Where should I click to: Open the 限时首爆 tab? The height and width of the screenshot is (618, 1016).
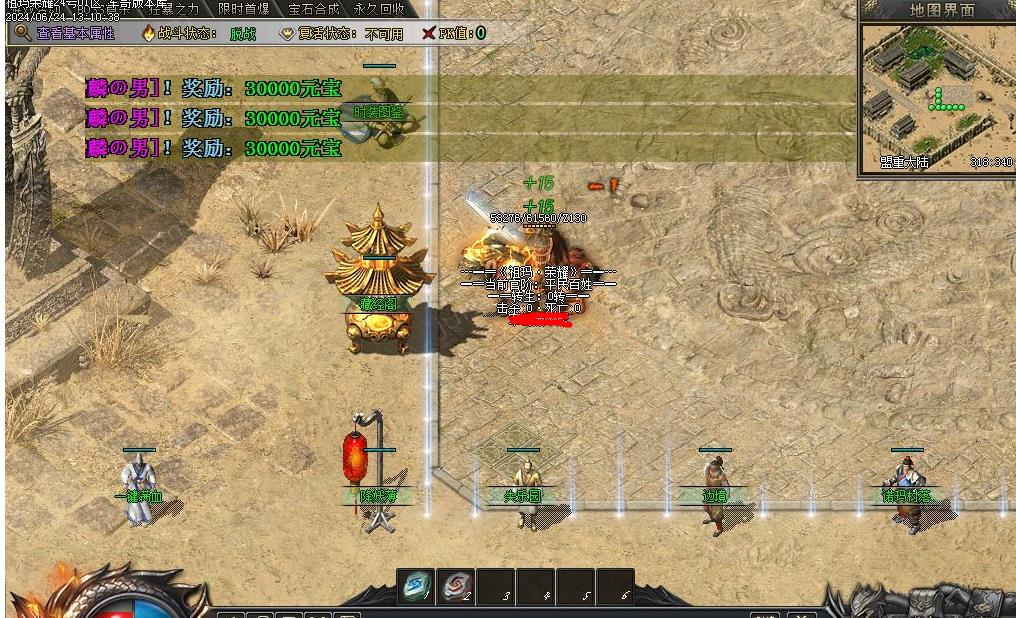[243, 9]
